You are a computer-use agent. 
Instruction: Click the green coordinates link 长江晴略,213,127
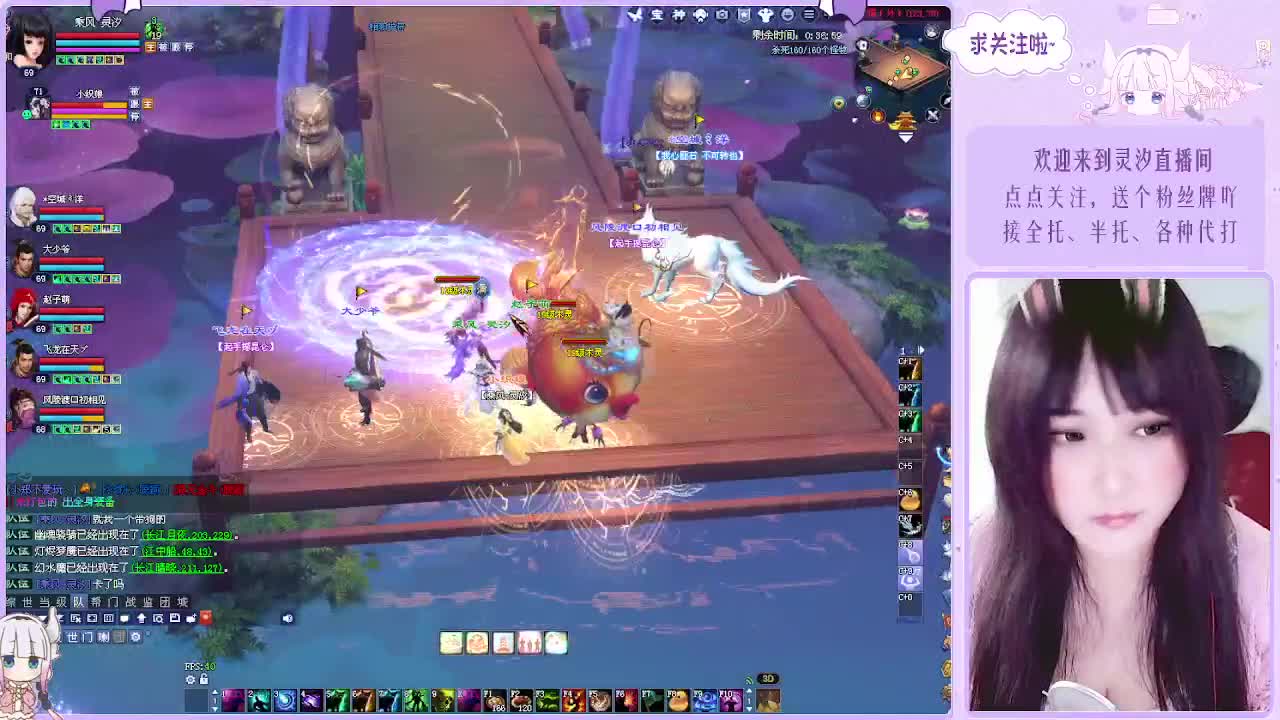click(x=175, y=568)
